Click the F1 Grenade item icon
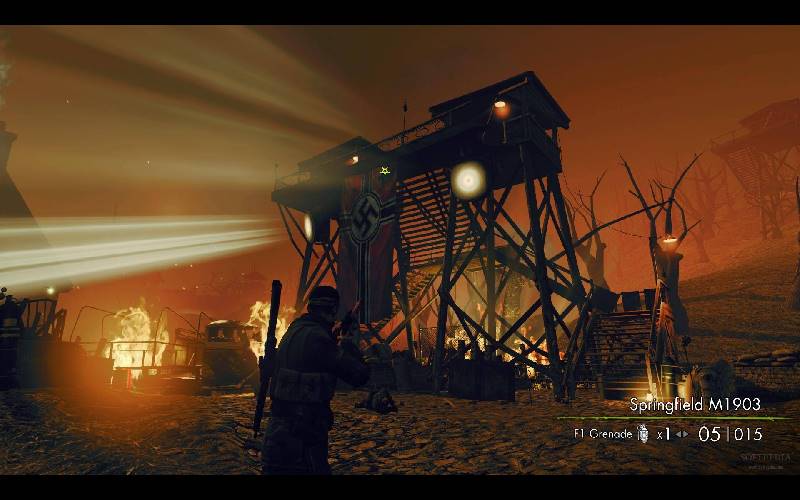800x500 pixels. coord(643,434)
